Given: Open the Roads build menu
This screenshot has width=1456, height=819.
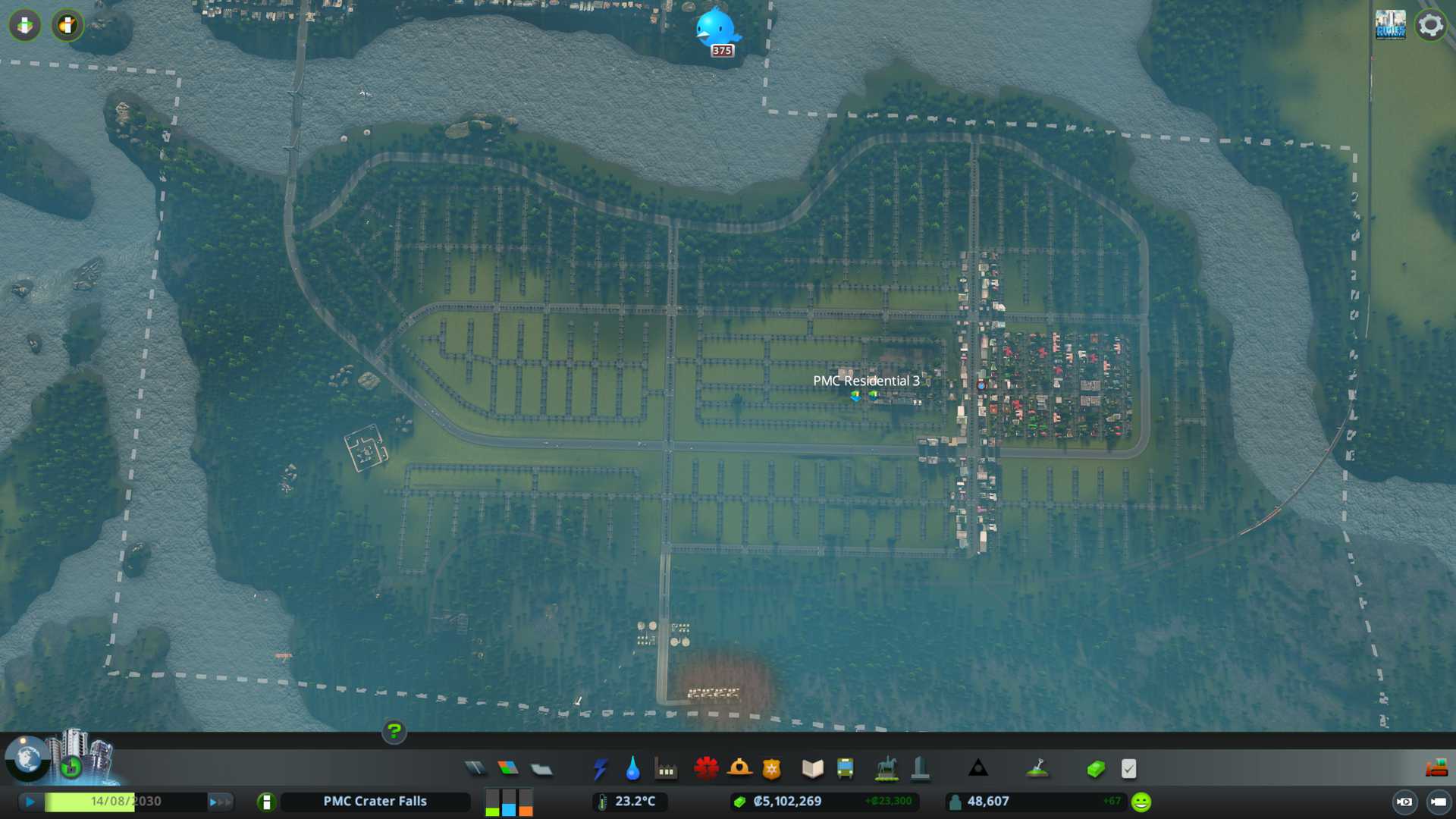Looking at the screenshot, I should click(475, 769).
